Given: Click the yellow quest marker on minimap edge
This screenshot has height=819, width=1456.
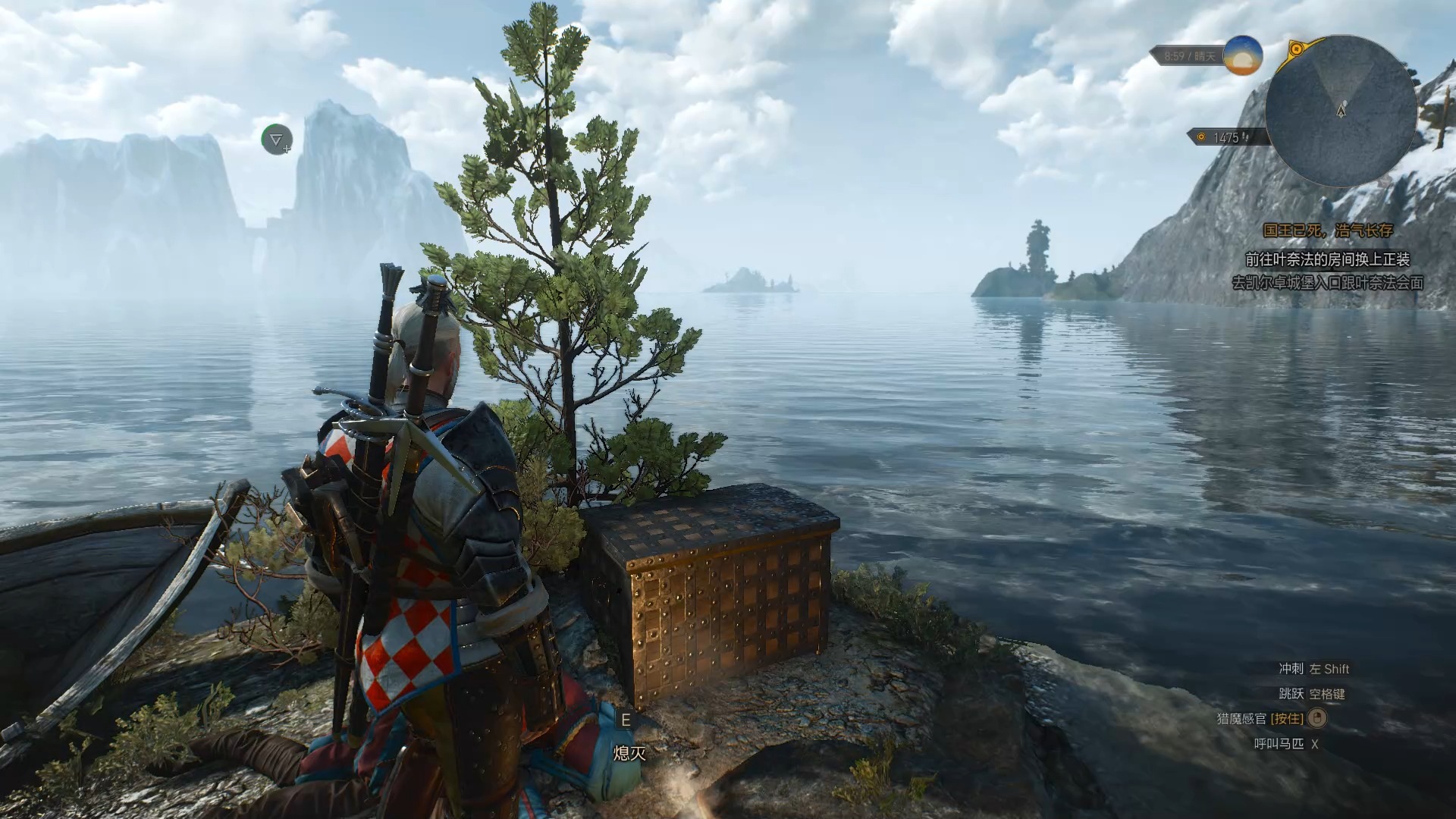Looking at the screenshot, I should pos(1297,50).
